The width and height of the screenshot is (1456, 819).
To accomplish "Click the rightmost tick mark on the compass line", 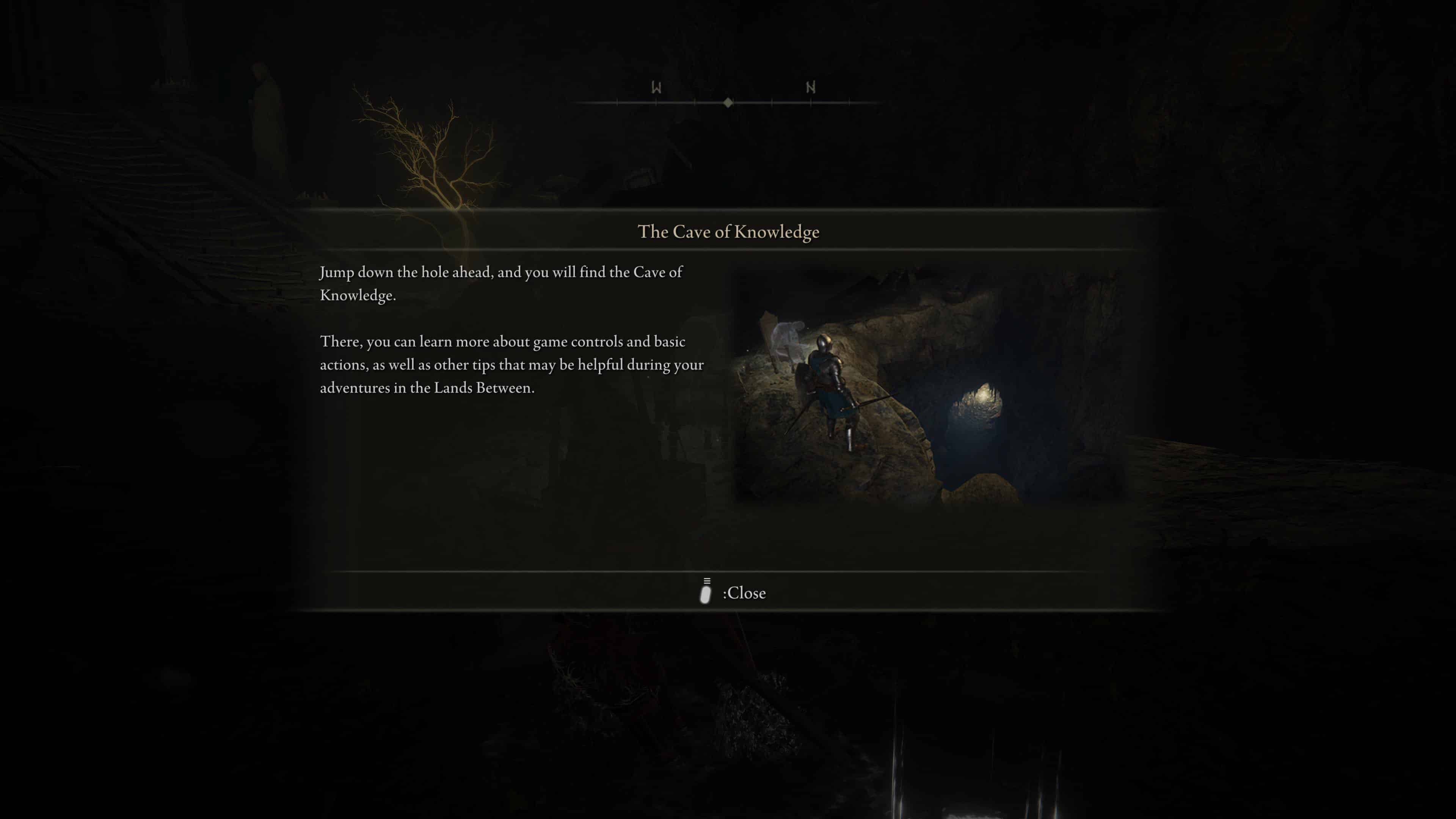I will point(849,103).
